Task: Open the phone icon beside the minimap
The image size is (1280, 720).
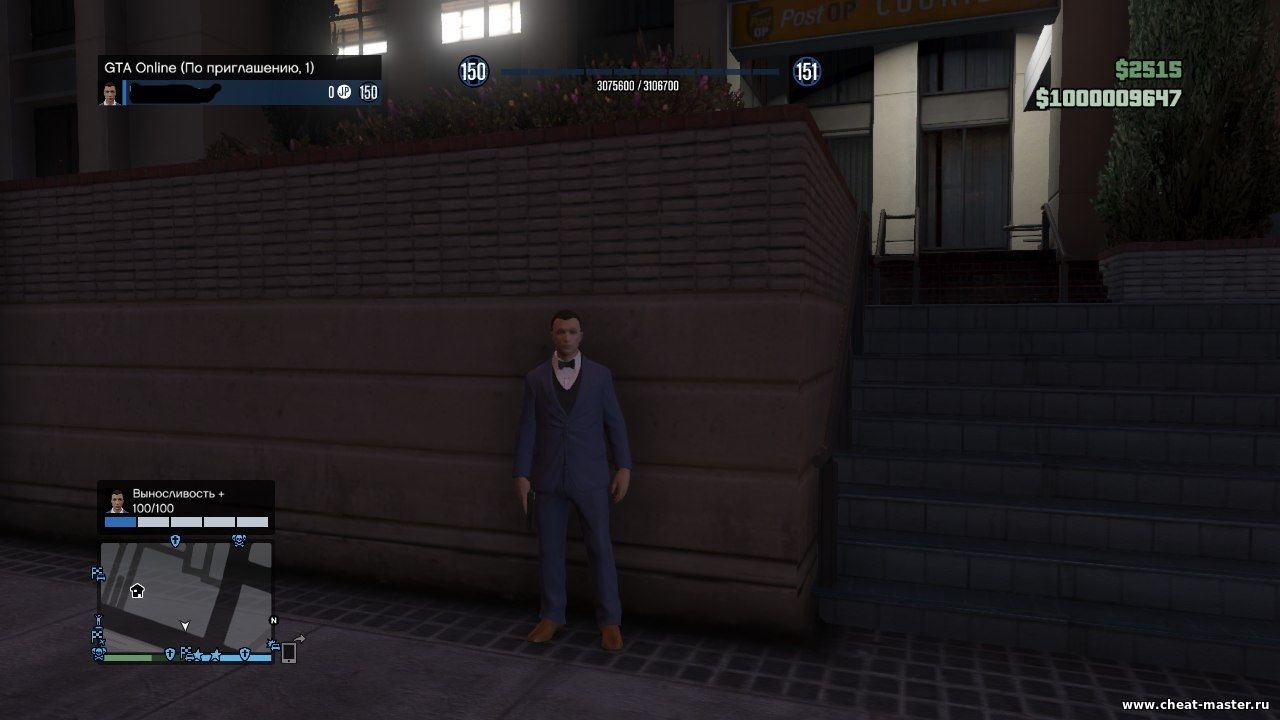Action: (x=288, y=652)
